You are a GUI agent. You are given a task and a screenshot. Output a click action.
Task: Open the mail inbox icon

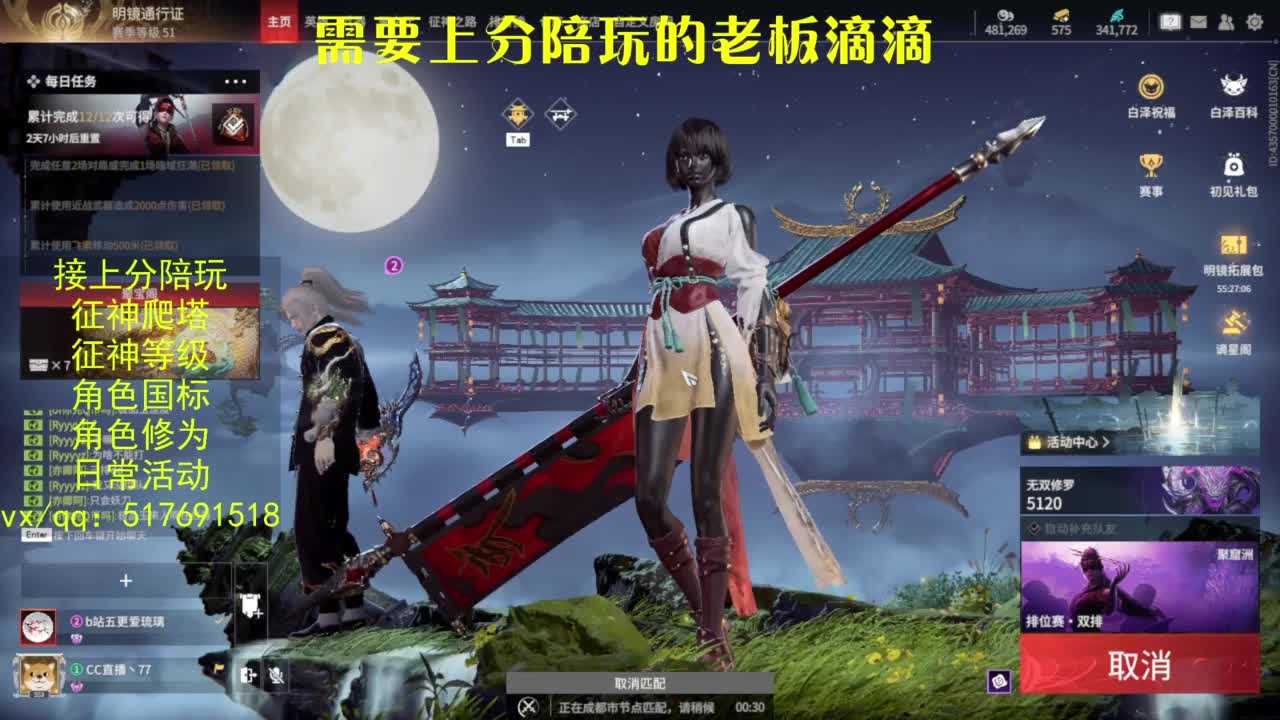click(1200, 21)
